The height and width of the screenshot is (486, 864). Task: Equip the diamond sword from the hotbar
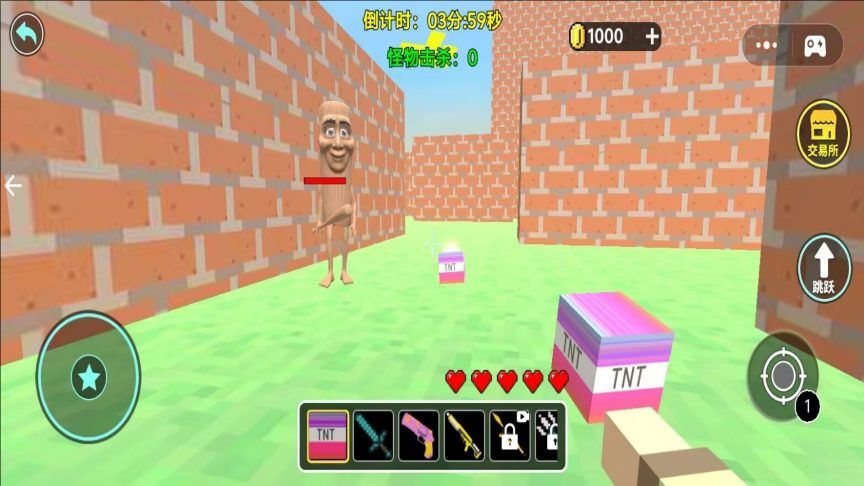373,436
